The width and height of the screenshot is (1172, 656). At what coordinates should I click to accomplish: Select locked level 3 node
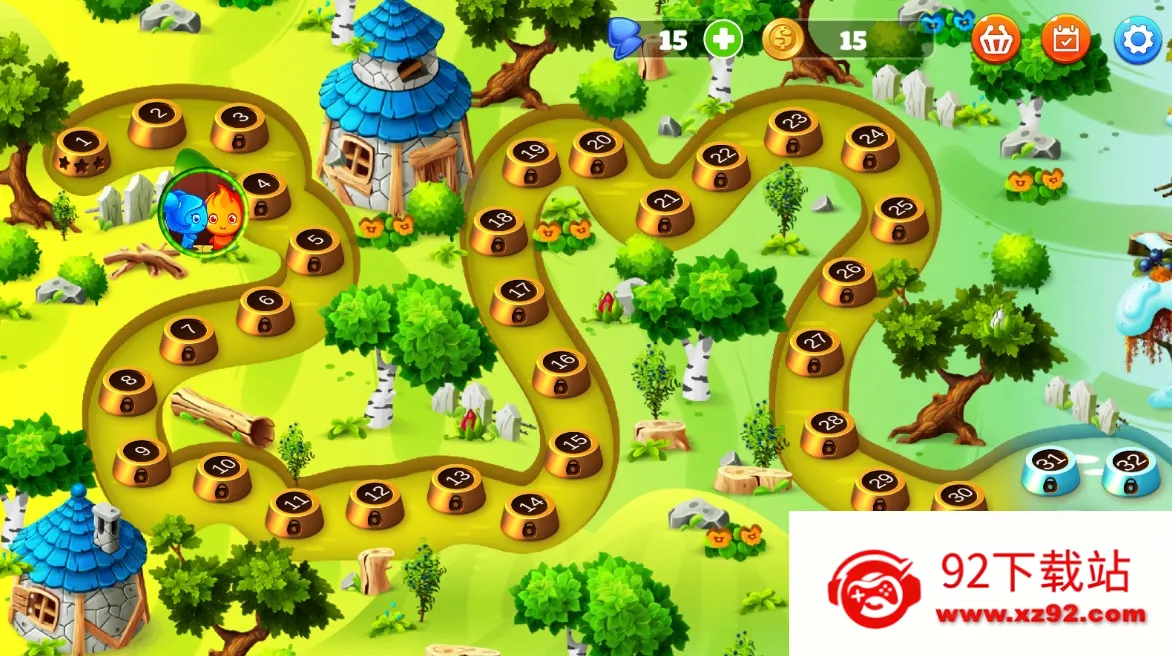pos(239,125)
